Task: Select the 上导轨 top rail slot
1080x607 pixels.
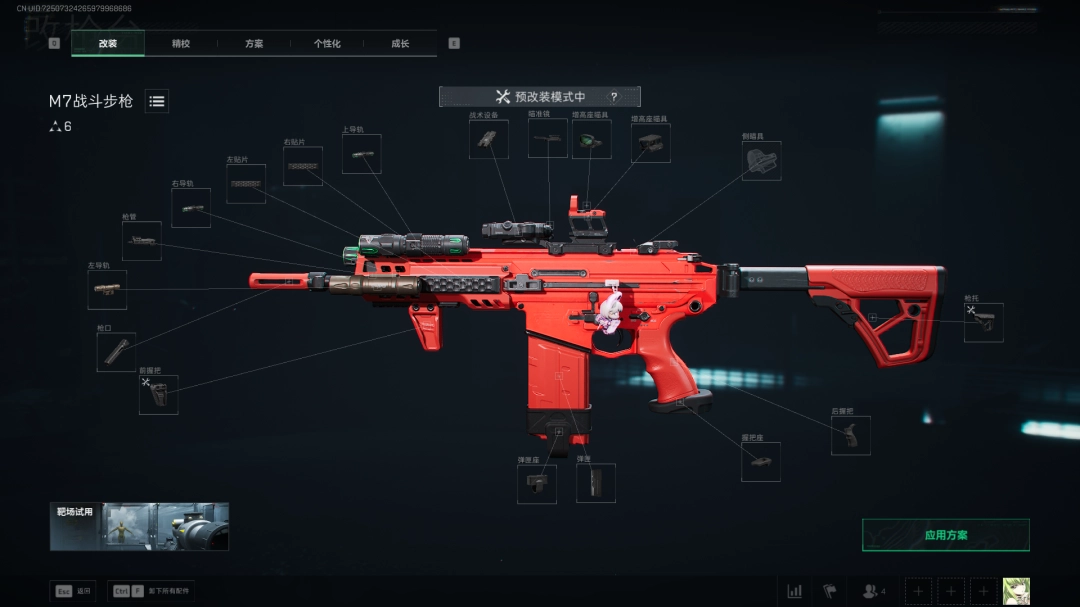Action: point(361,154)
